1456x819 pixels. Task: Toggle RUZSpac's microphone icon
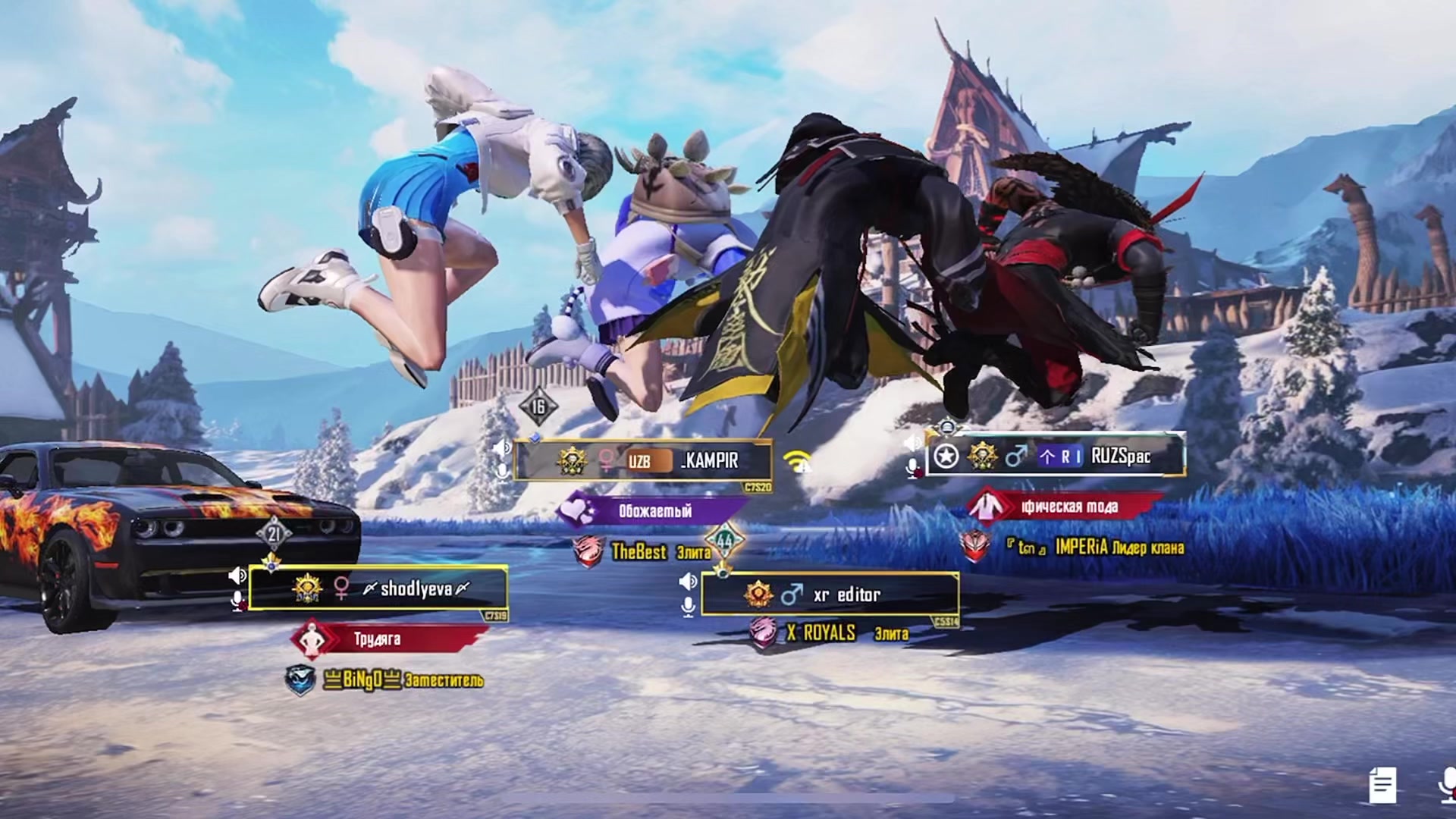tap(913, 468)
